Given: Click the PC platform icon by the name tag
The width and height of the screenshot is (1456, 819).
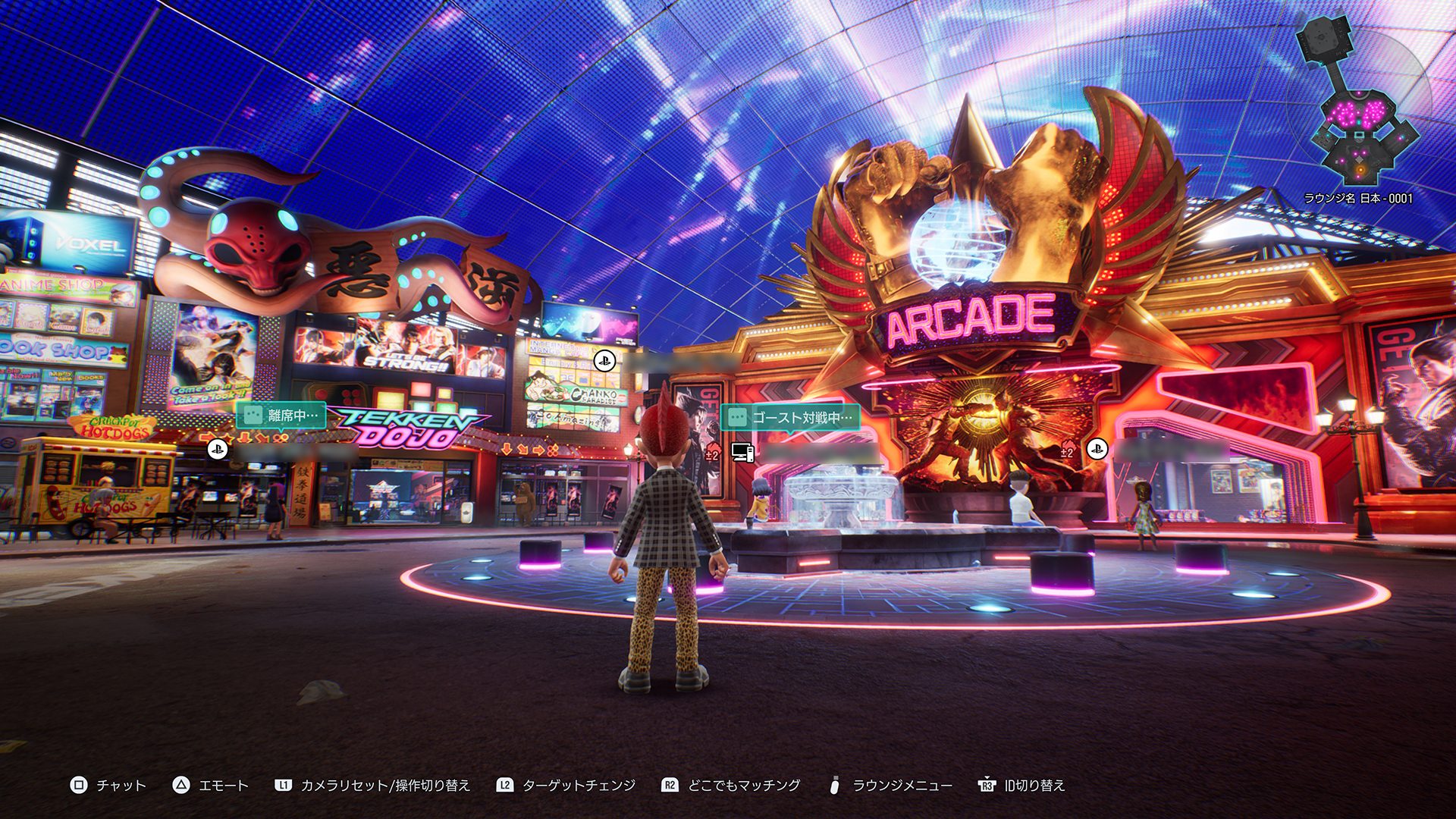Looking at the screenshot, I should click(742, 452).
